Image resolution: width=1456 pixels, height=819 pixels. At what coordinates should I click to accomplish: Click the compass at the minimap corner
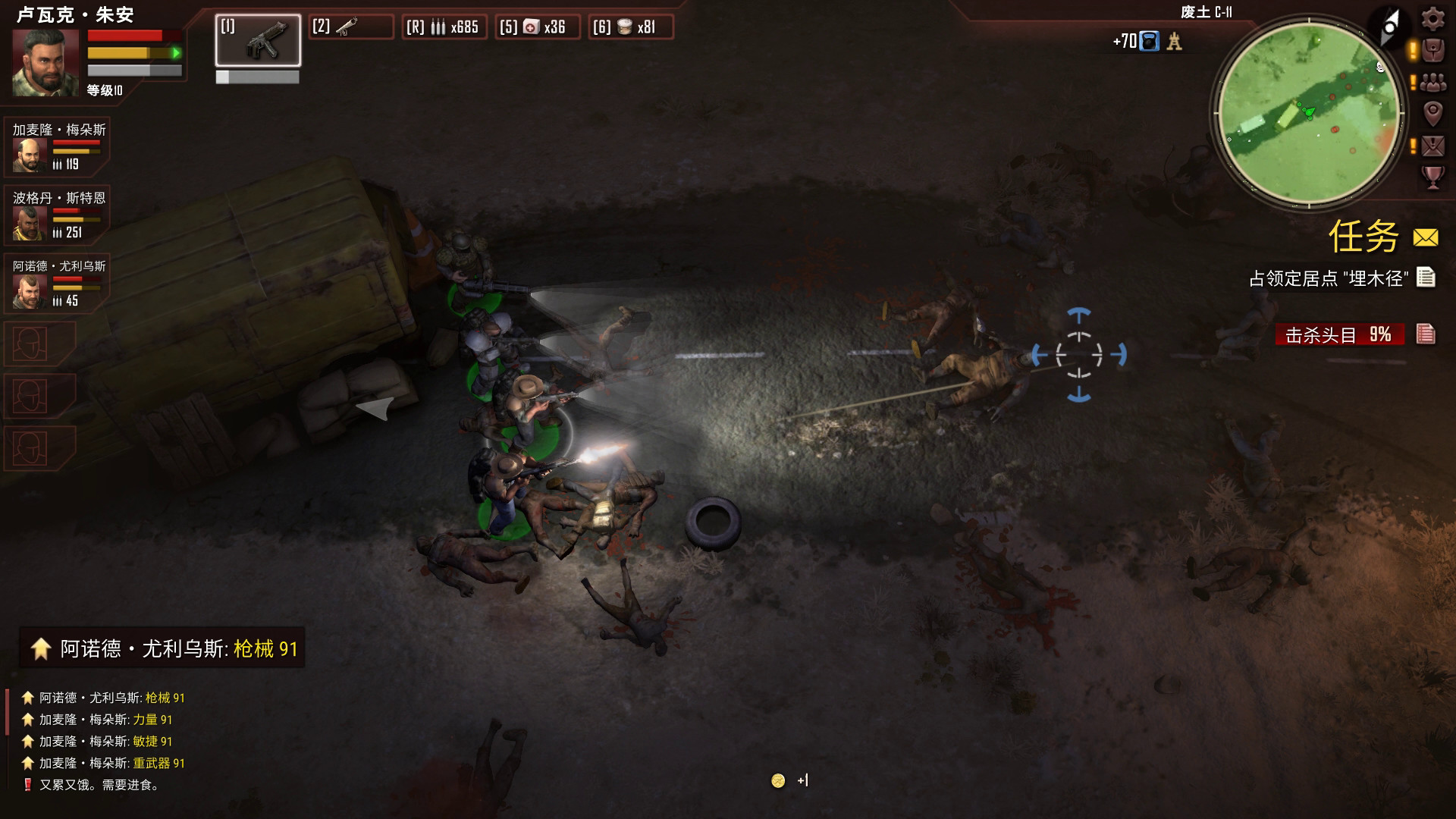[x=1389, y=28]
